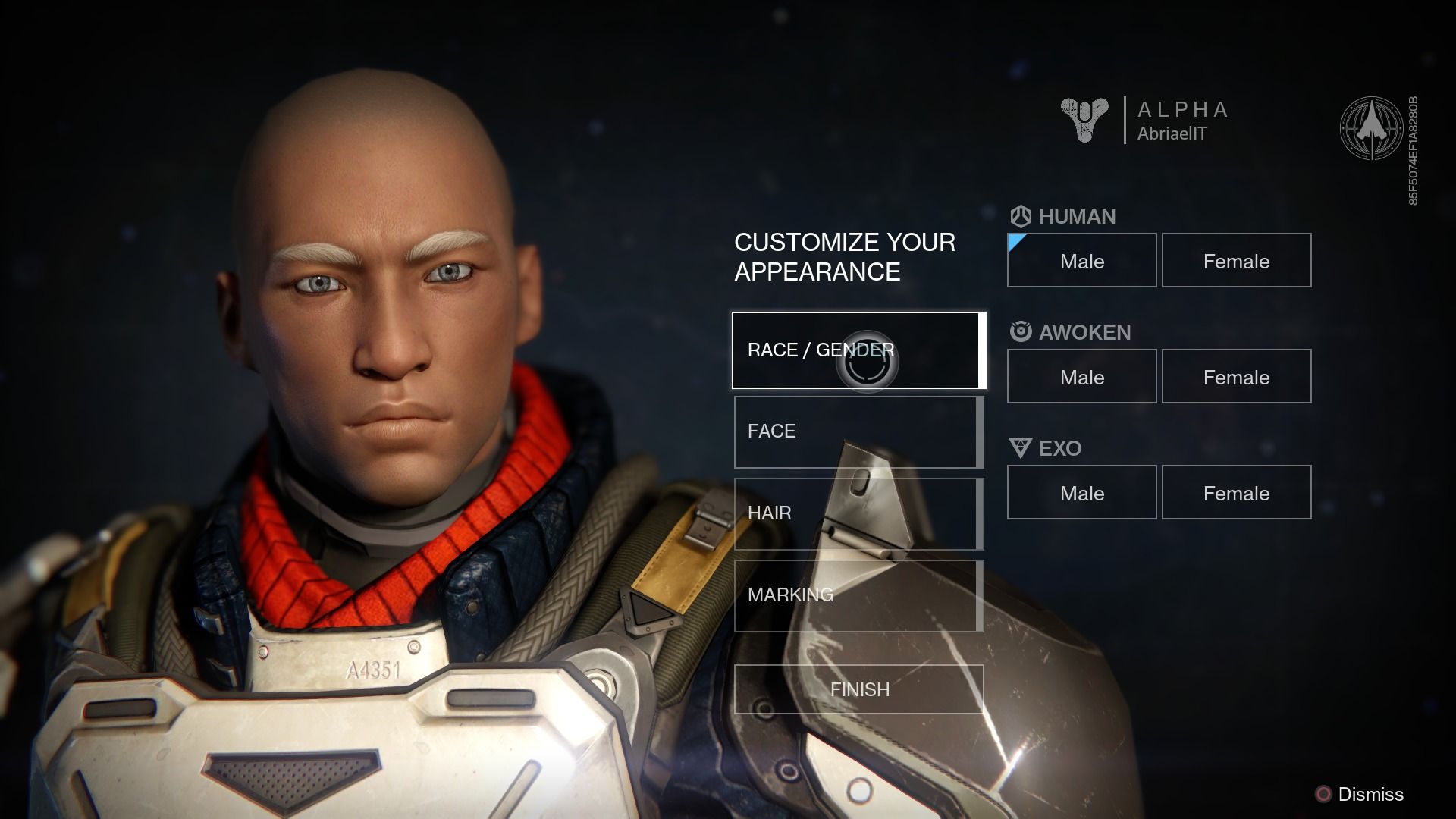Click the loading spinner over RACE / GENDER
This screenshot has height=819, width=1456.
869,358
